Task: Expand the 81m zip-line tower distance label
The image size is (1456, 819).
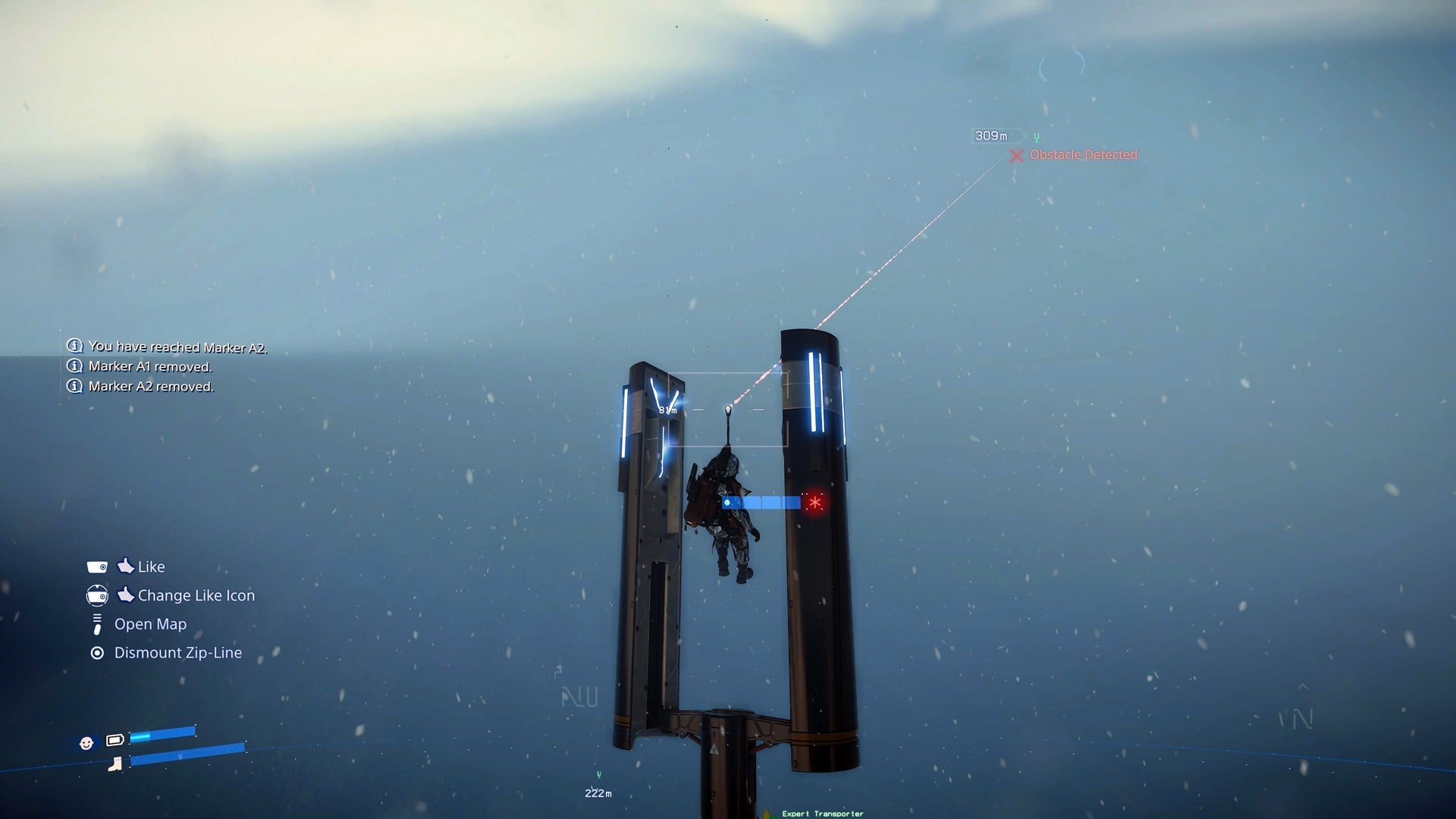Action: click(x=667, y=409)
